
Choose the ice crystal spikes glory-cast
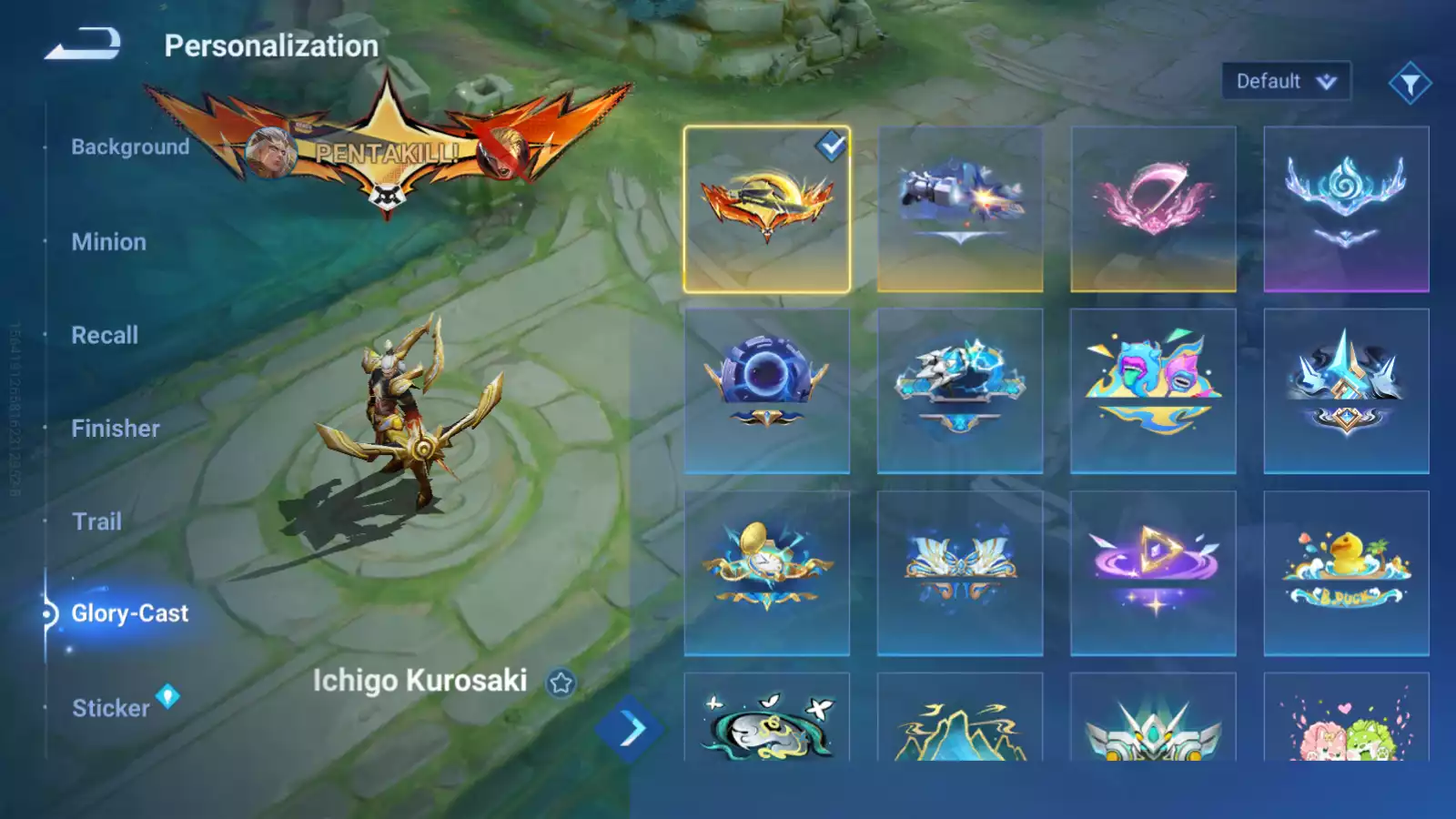1346,391
